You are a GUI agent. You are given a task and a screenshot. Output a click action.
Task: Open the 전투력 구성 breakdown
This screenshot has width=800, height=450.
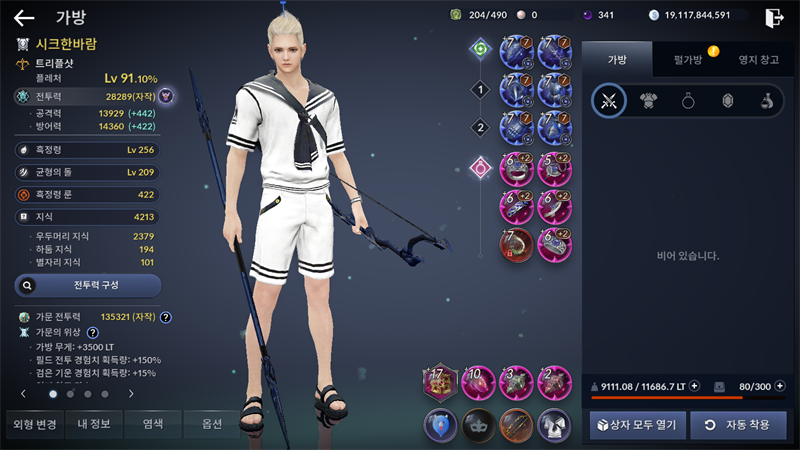pos(88,285)
